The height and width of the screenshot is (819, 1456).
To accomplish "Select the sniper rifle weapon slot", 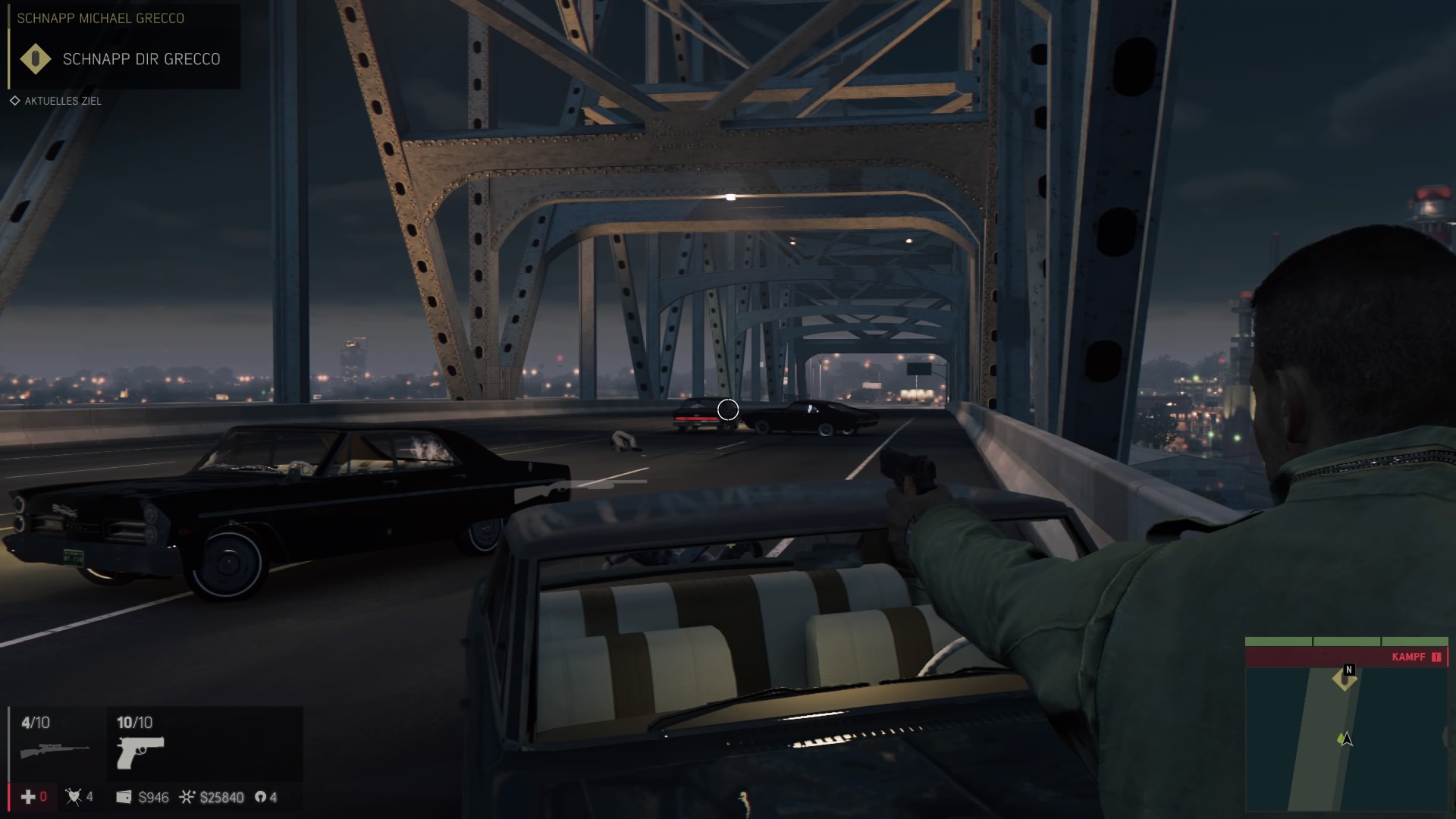I will coord(55,749).
